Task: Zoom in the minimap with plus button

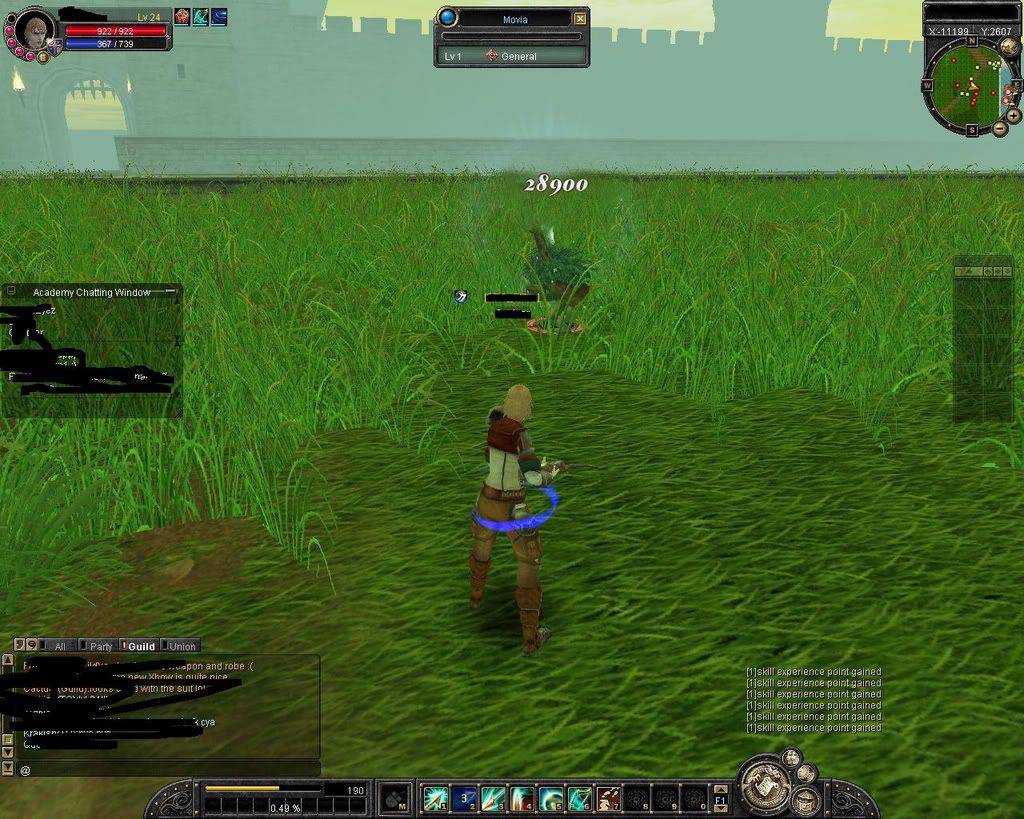Action: point(1013,115)
